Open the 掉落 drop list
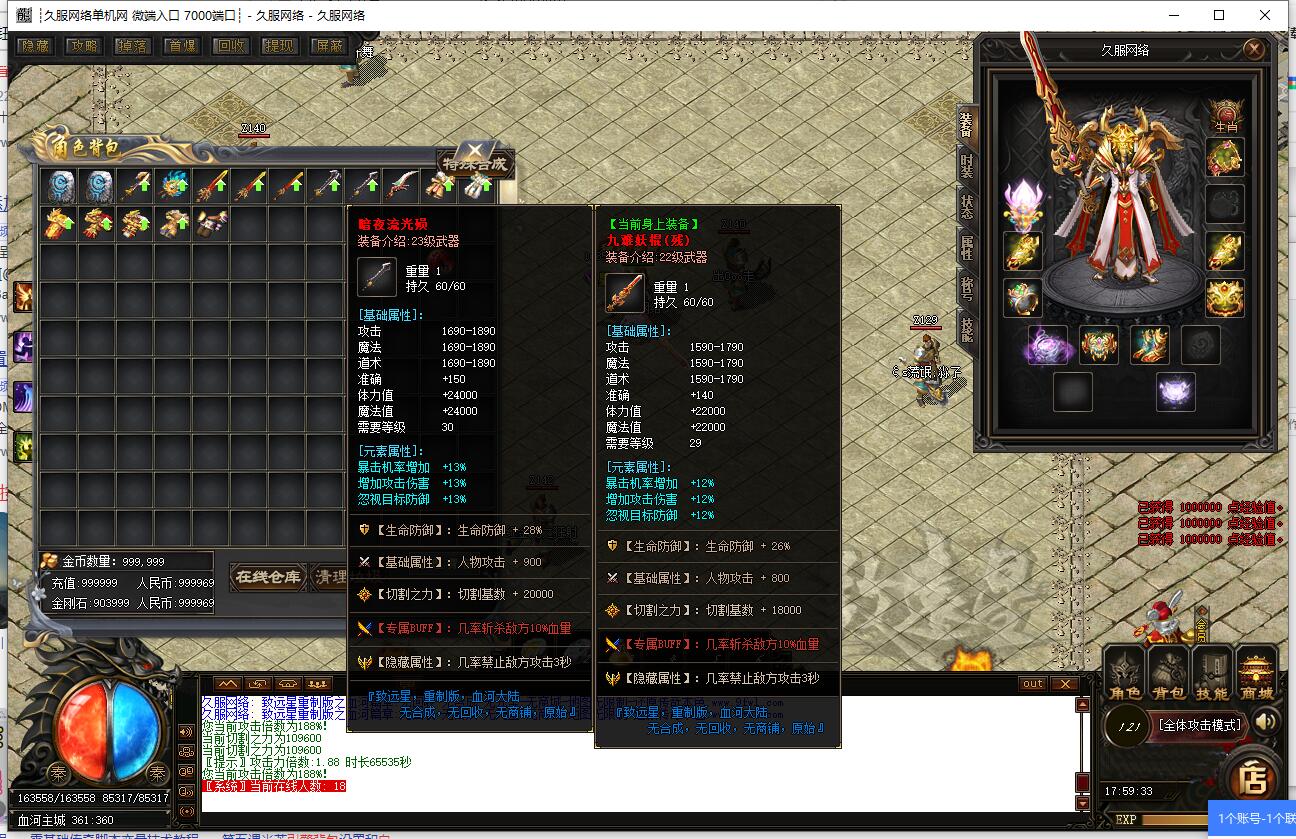Image resolution: width=1296 pixels, height=839 pixels. tap(133, 46)
